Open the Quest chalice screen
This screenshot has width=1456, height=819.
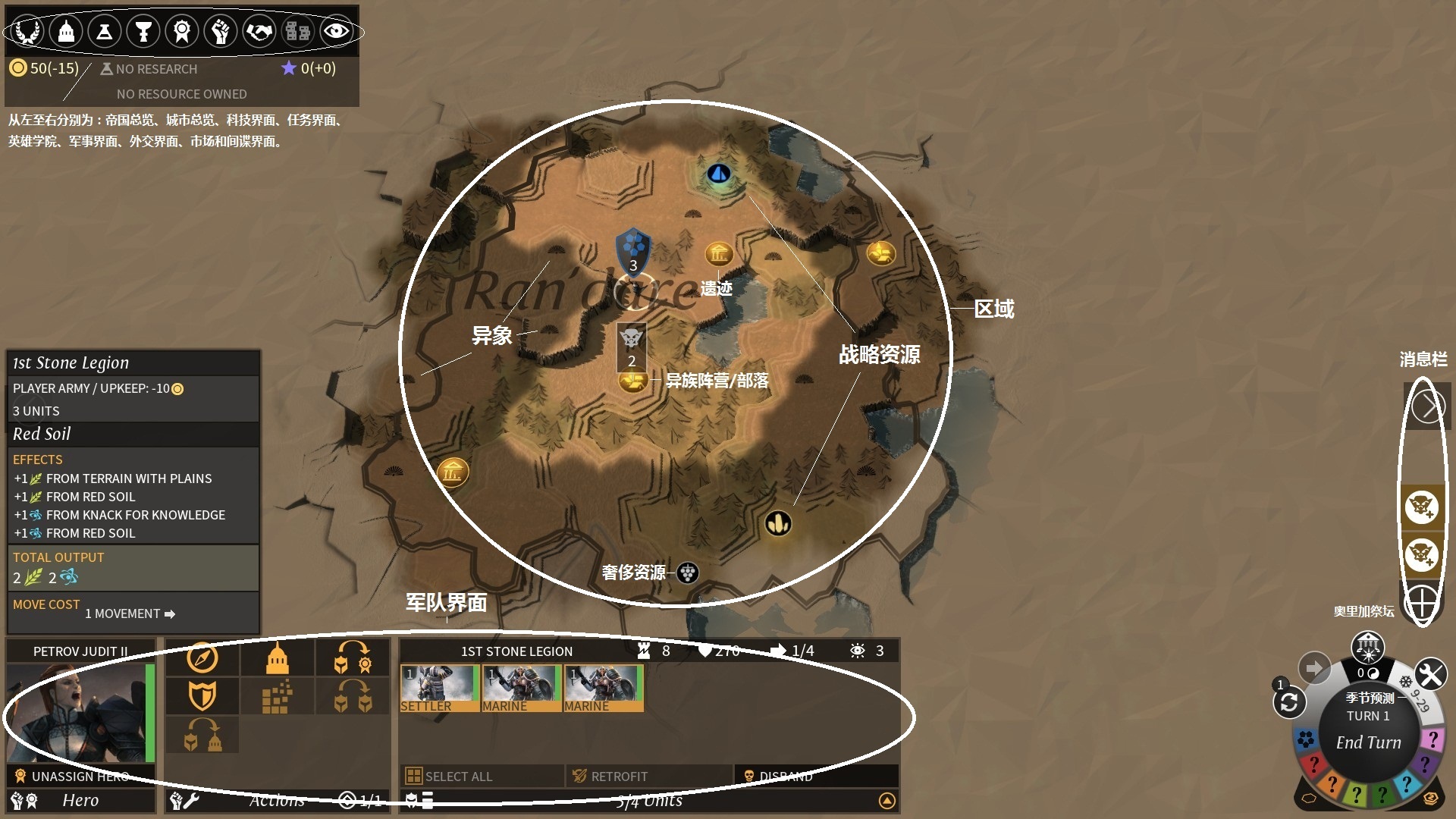pyautogui.click(x=143, y=32)
